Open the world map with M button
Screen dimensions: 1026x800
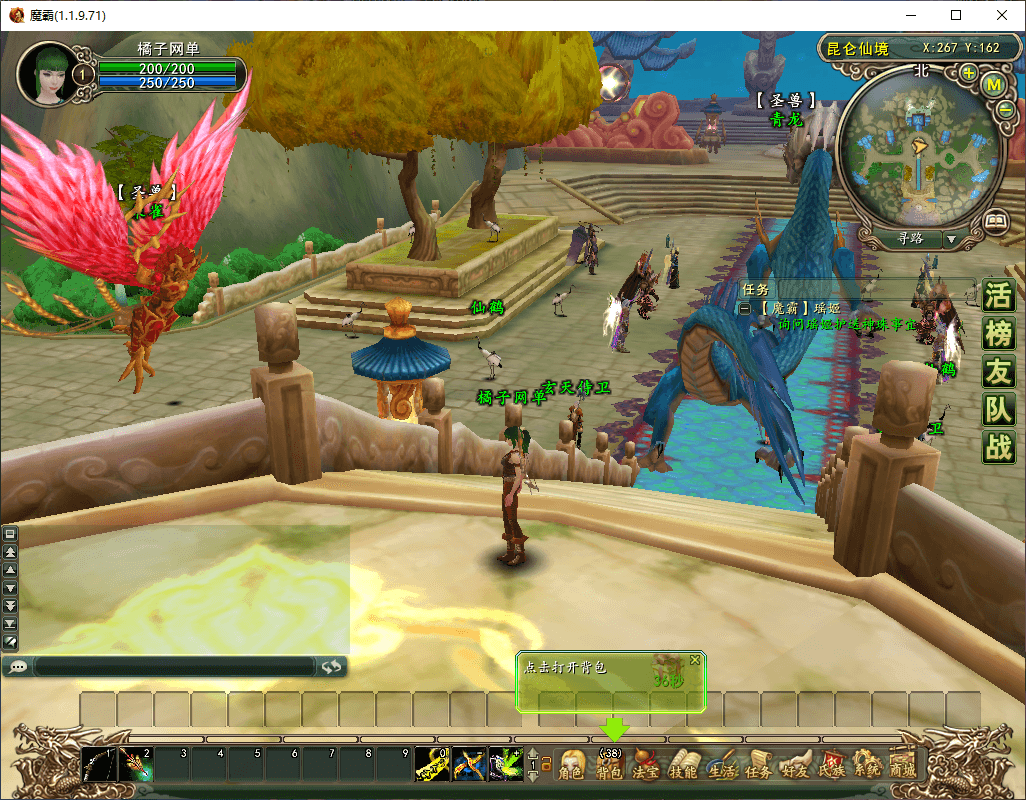pyautogui.click(x=994, y=85)
